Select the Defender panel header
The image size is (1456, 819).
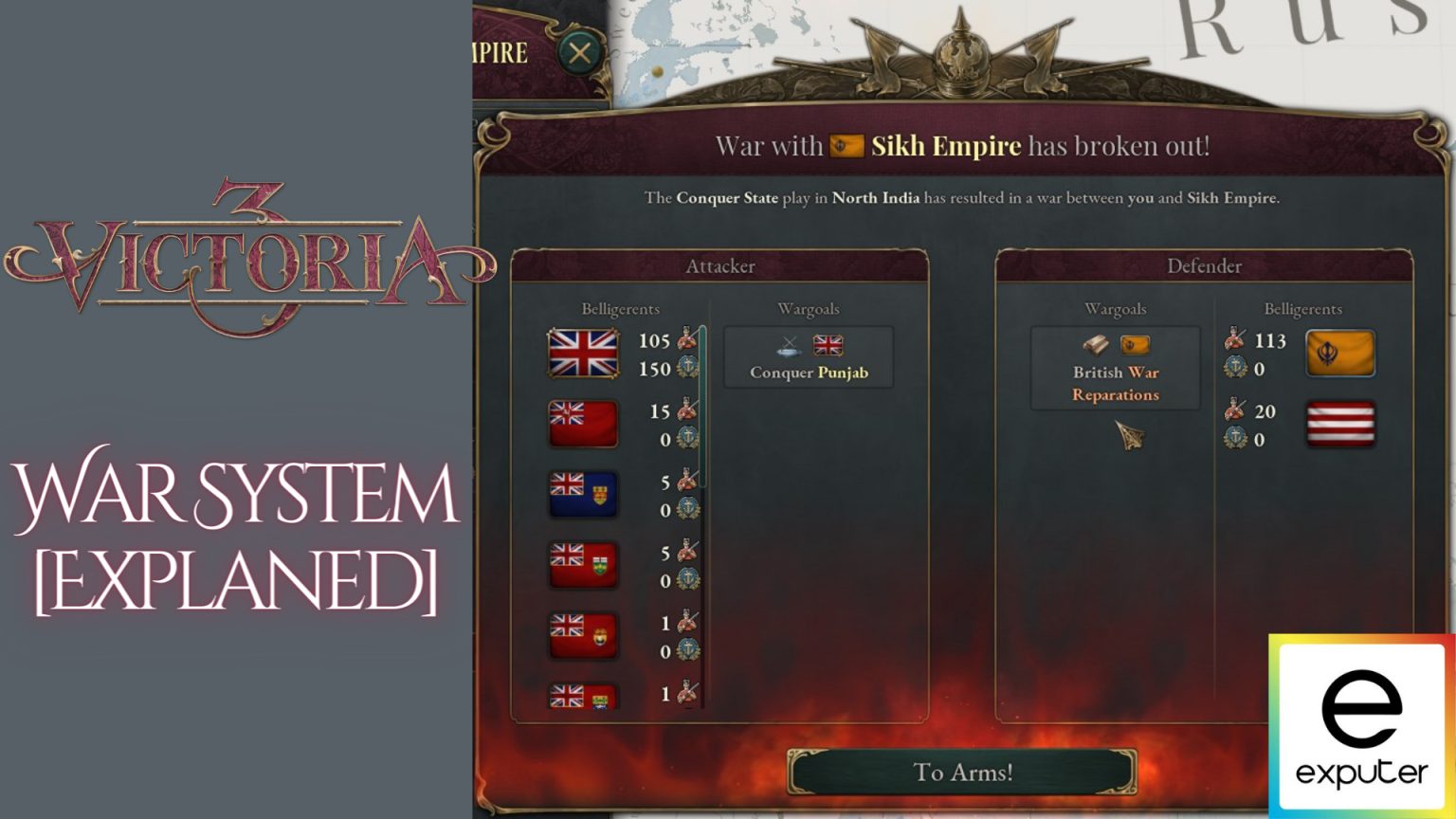tap(1206, 266)
